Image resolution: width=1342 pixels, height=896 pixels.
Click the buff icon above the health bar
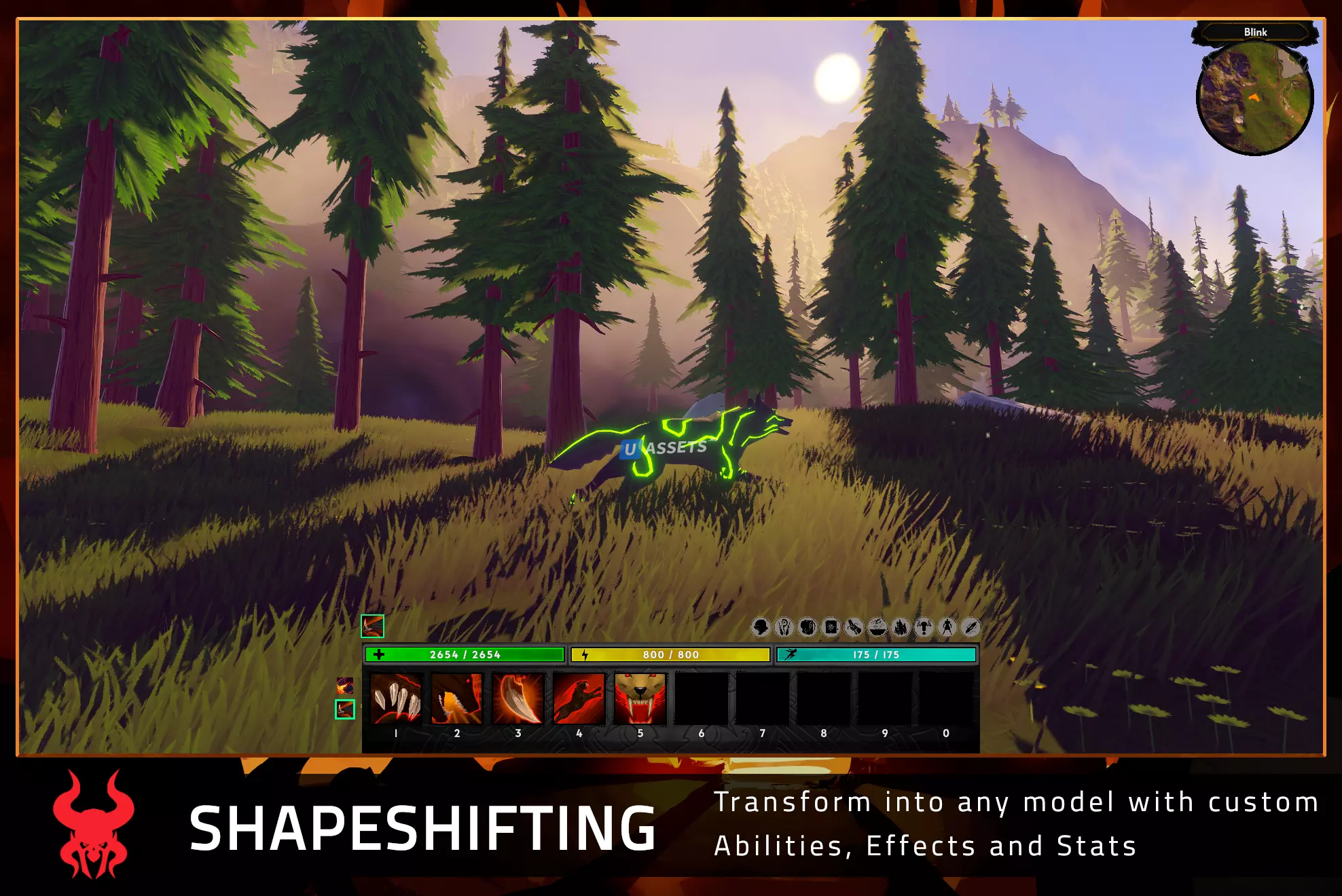(x=372, y=626)
